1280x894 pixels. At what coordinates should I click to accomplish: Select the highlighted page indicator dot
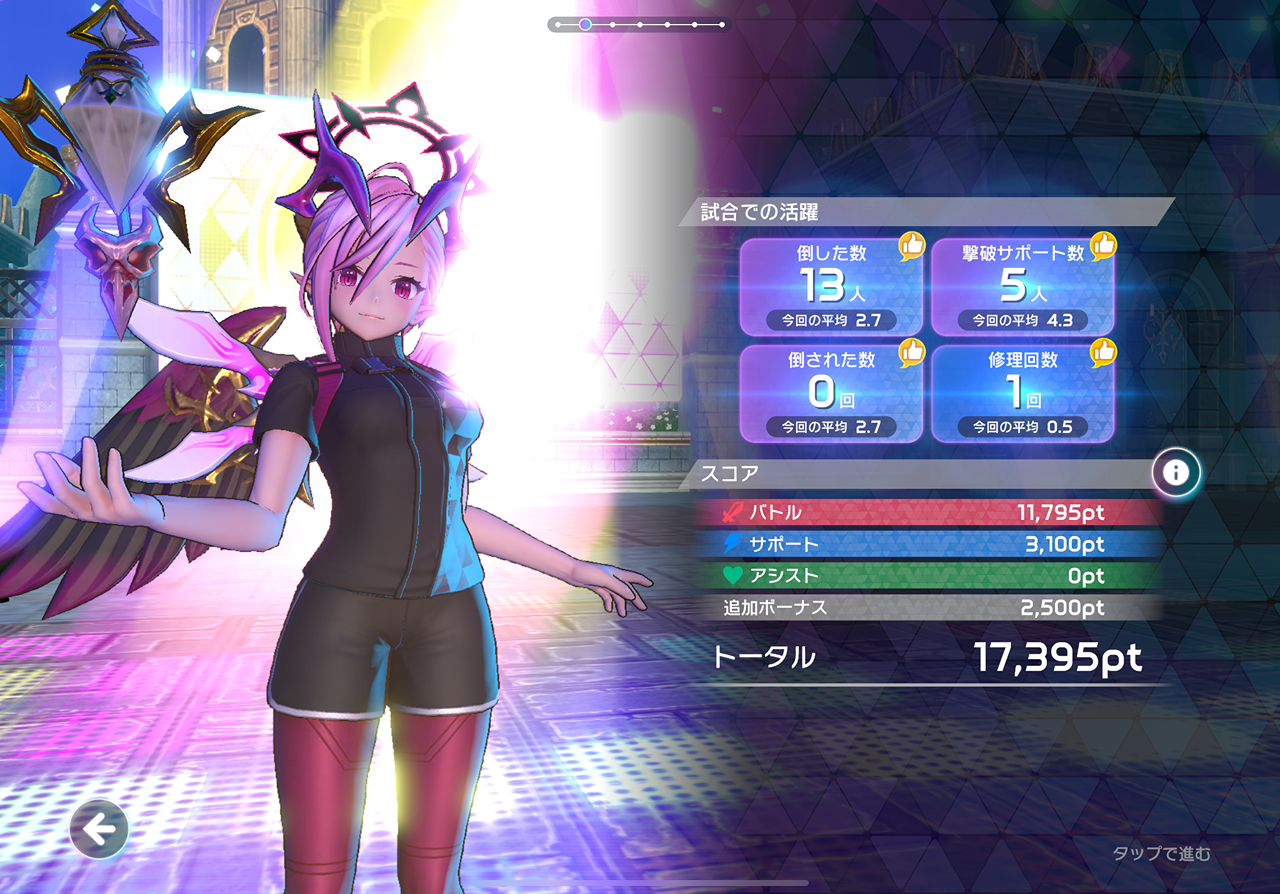click(585, 24)
